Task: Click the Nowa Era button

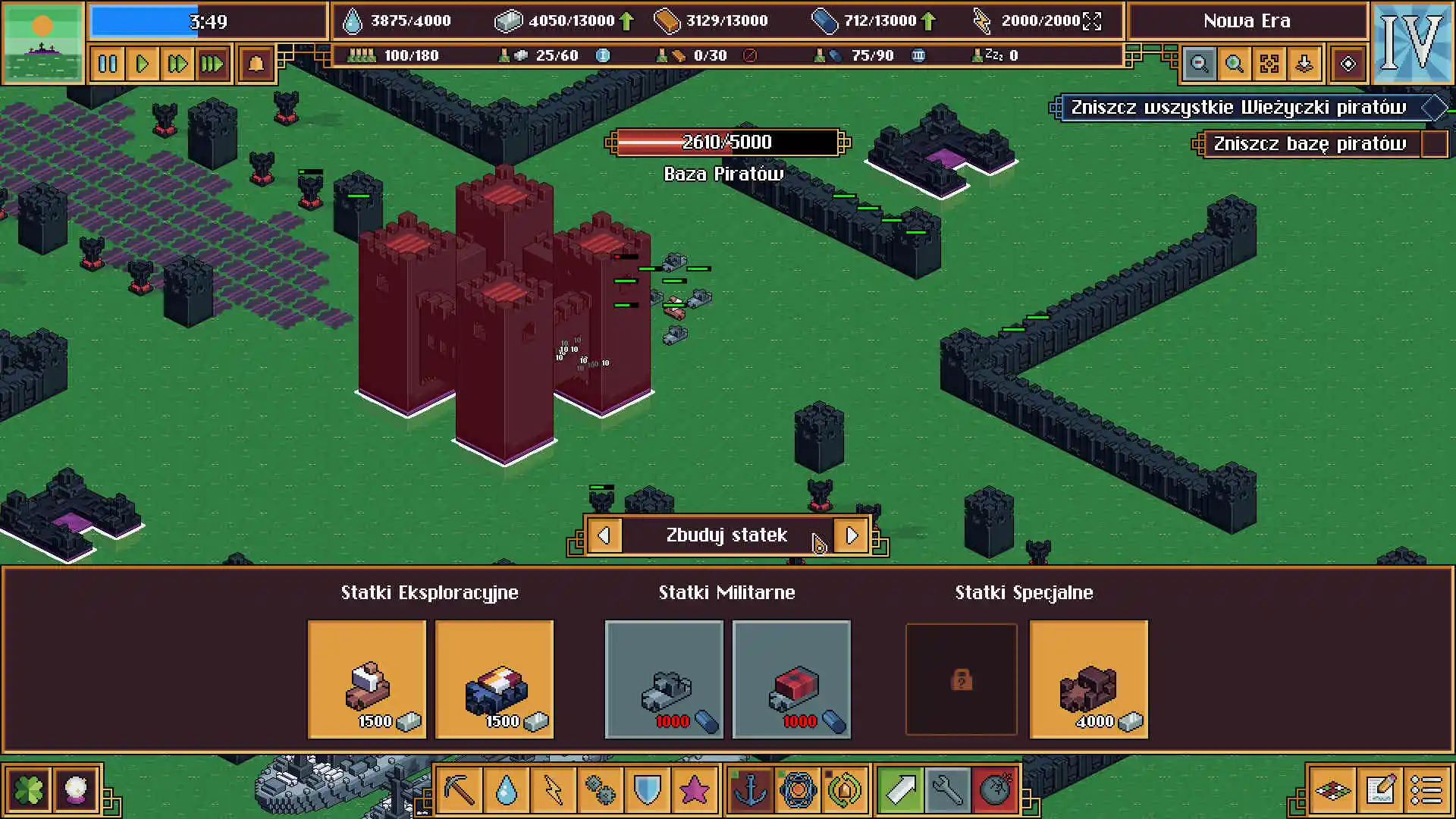Action: point(1247,21)
